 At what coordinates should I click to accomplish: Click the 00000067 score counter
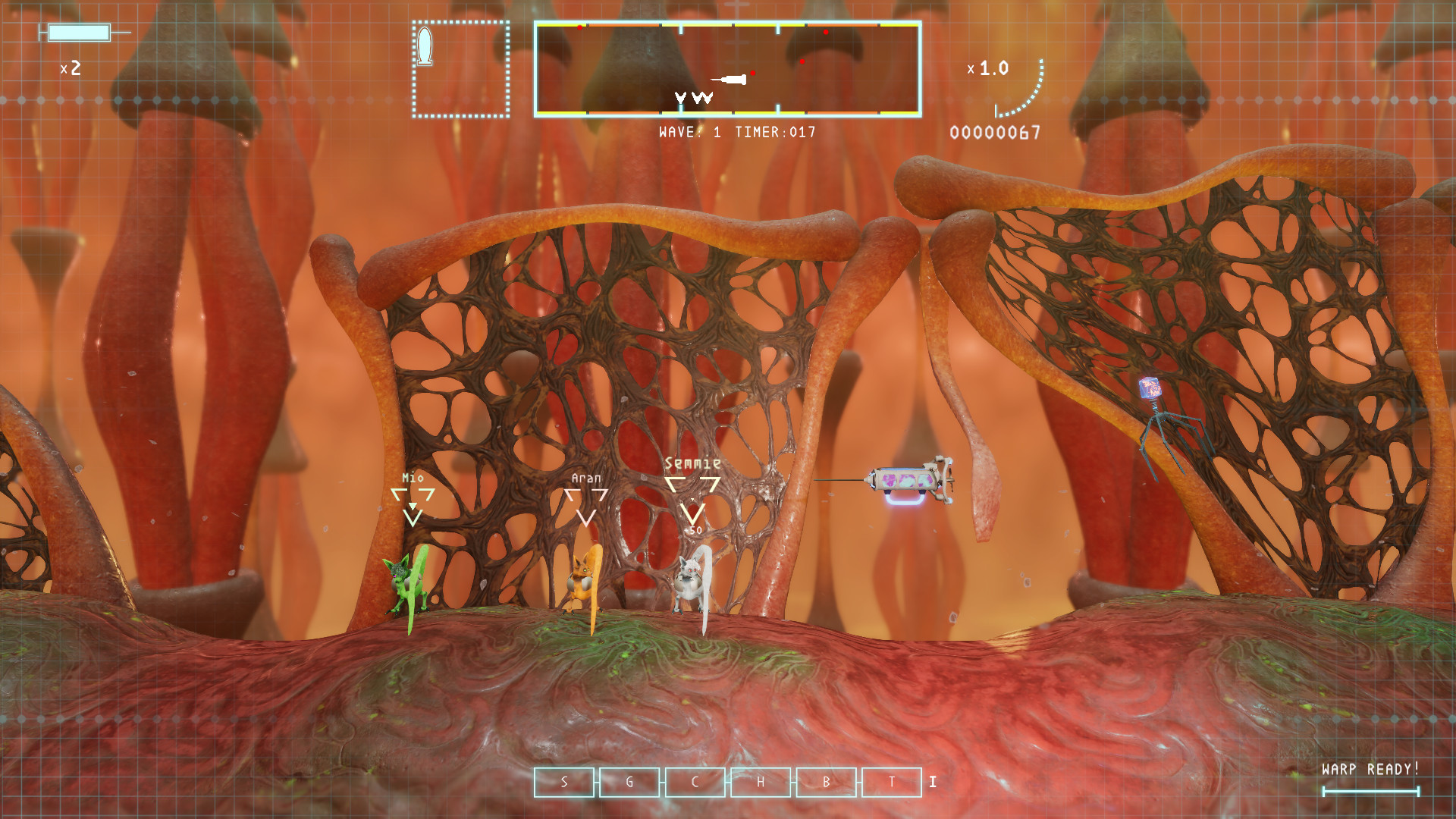click(994, 133)
